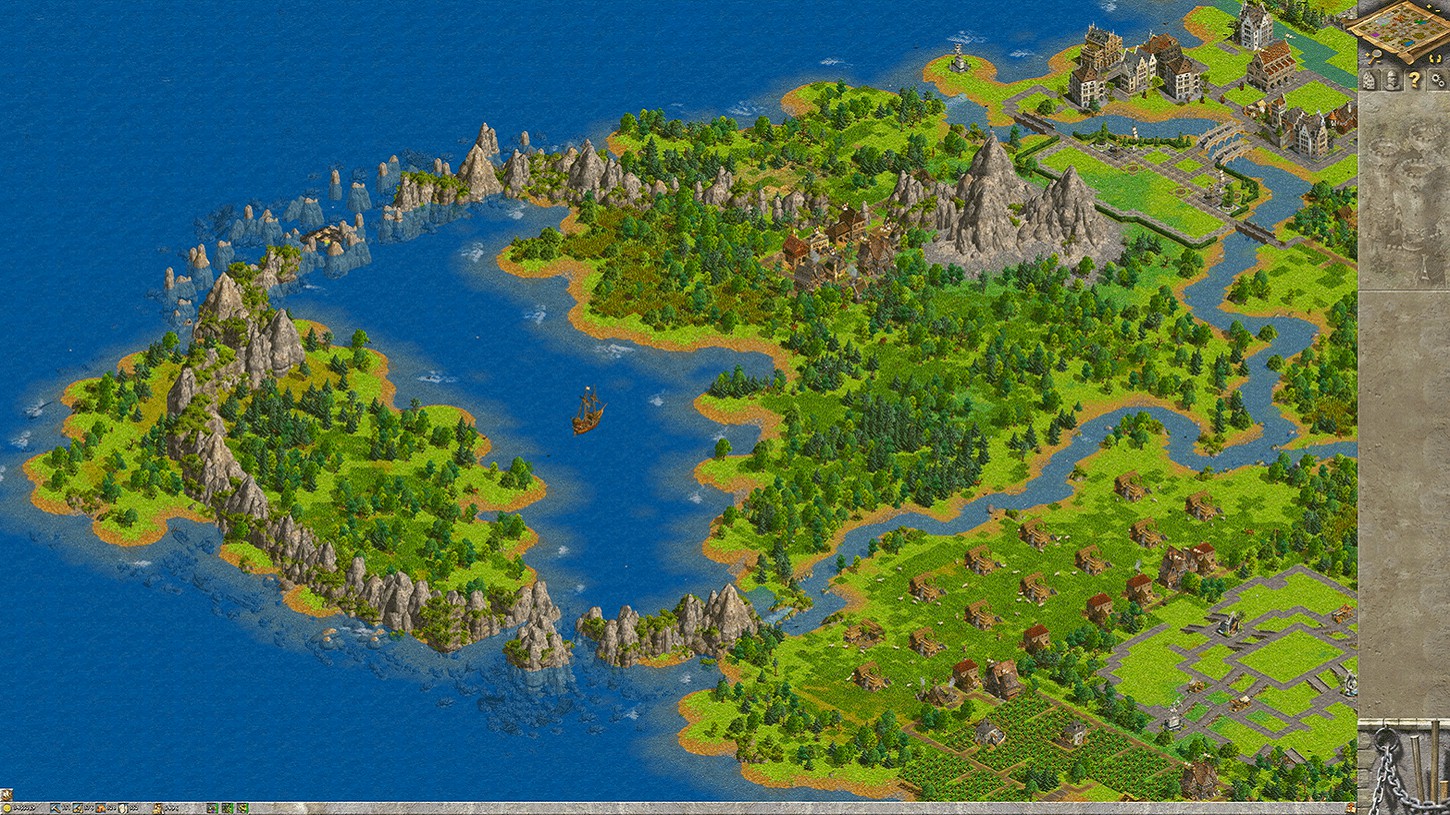
Task: Open the helmeted soldier military menu
Action: click(1391, 81)
